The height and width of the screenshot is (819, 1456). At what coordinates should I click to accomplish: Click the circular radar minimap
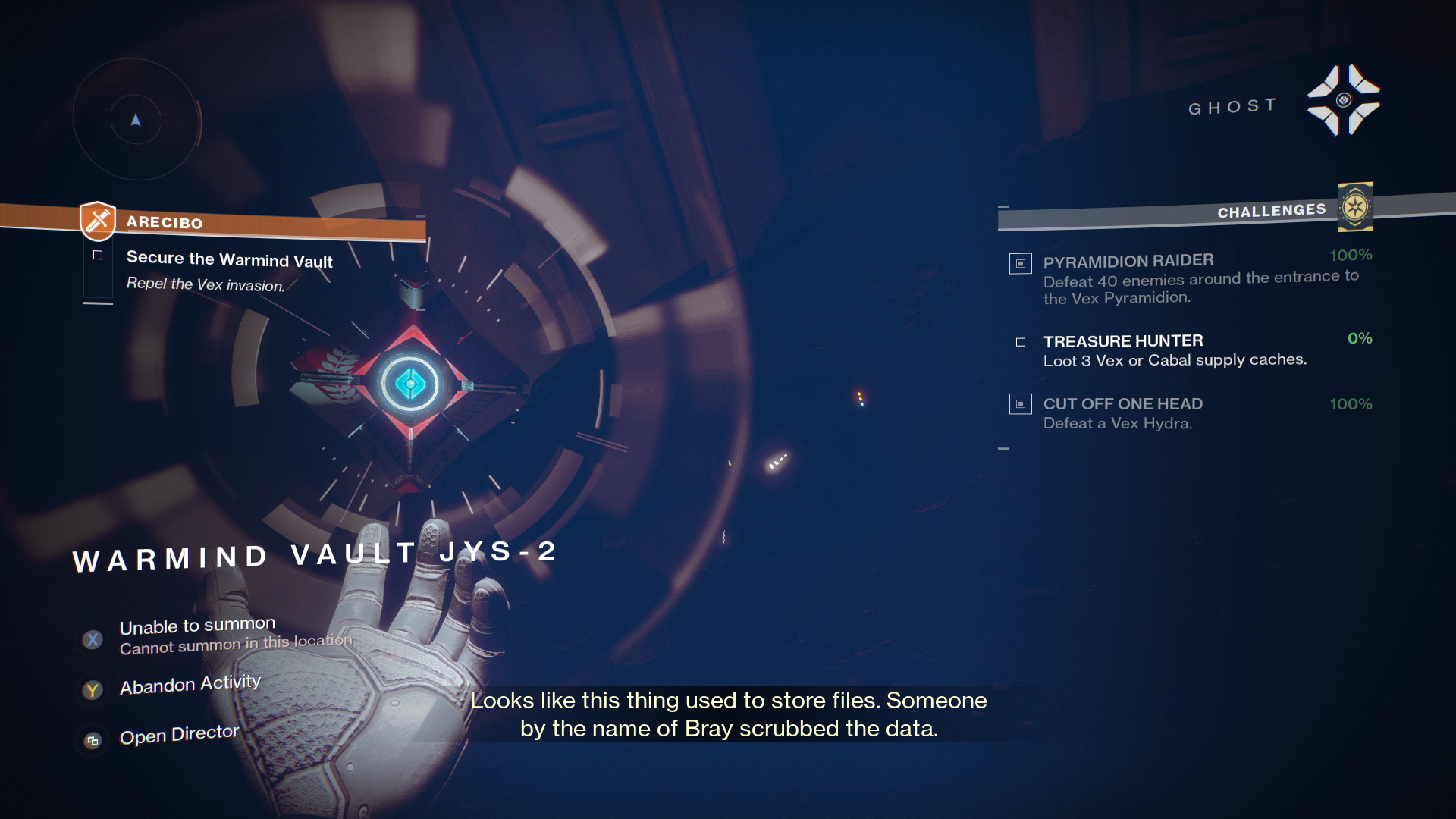coord(136,120)
